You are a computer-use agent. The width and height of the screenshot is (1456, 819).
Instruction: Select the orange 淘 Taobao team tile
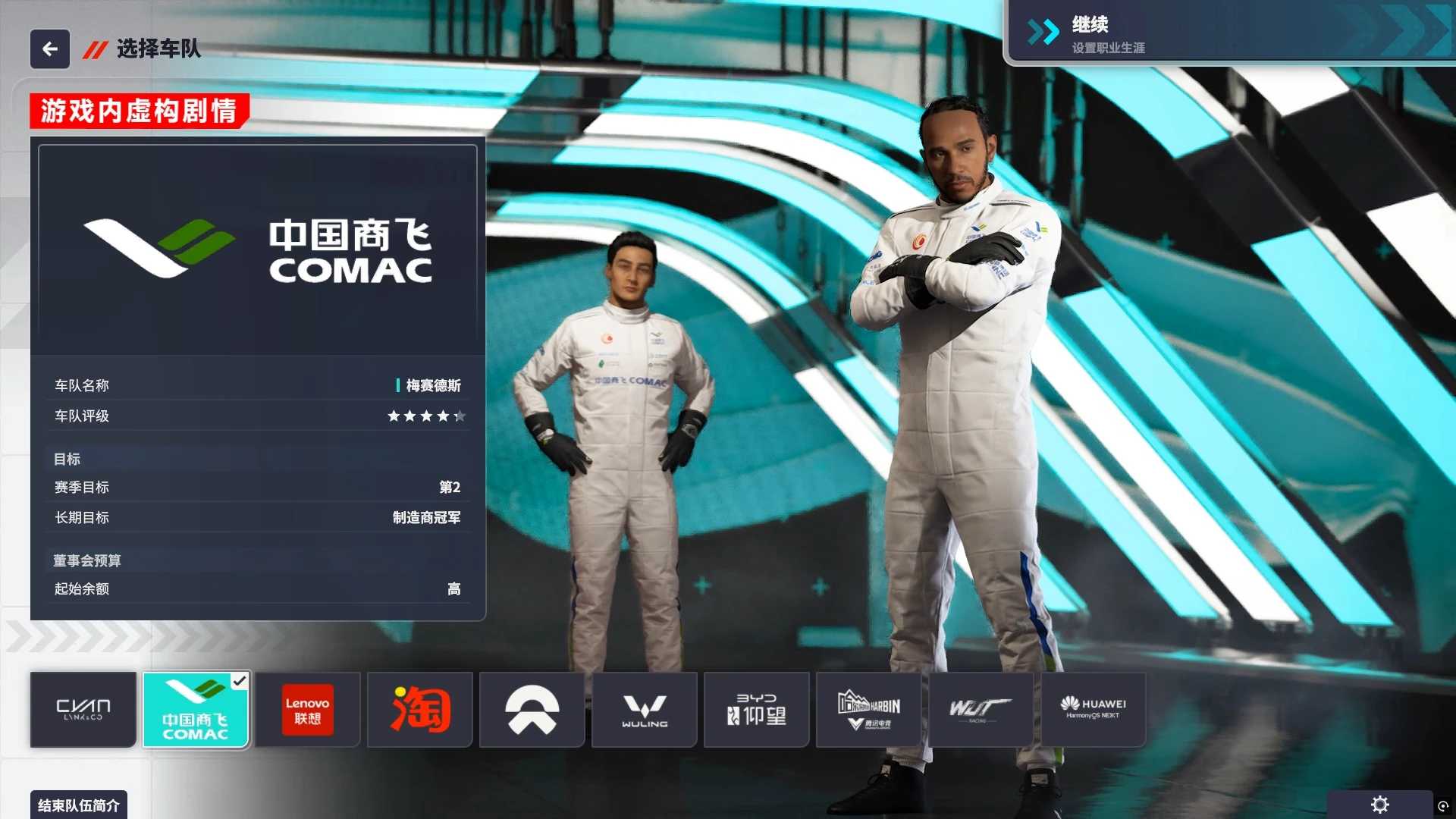pyautogui.click(x=420, y=710)
